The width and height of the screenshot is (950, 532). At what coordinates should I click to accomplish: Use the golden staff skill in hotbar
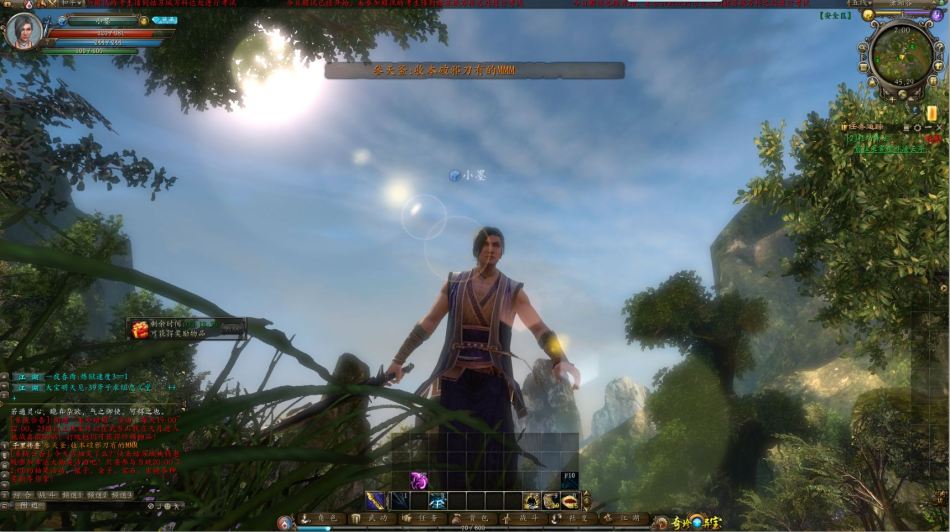[x=375, y=501]
